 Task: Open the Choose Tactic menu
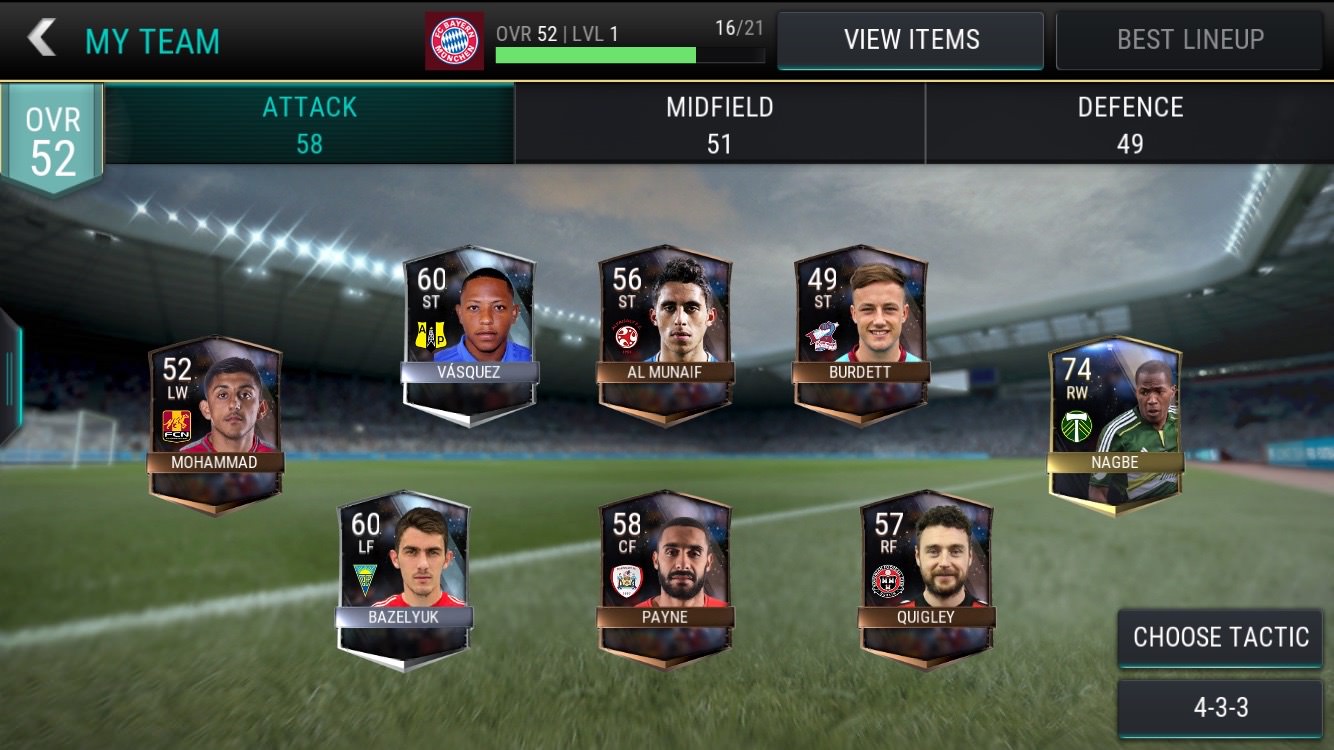point(1220,638)
